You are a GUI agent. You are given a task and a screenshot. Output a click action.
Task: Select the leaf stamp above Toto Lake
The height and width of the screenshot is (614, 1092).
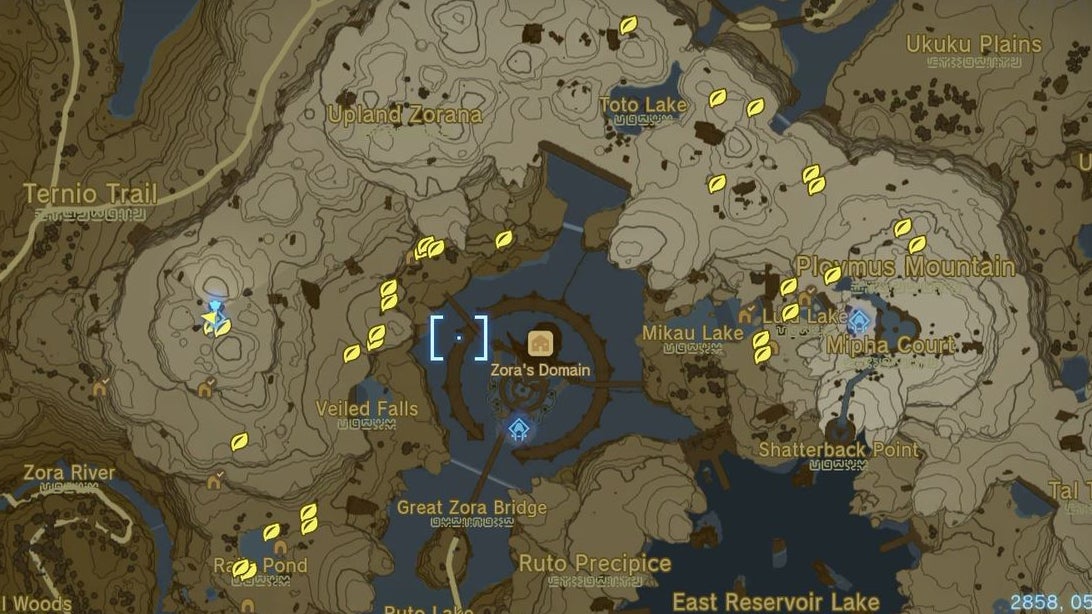tap(628, 25)
